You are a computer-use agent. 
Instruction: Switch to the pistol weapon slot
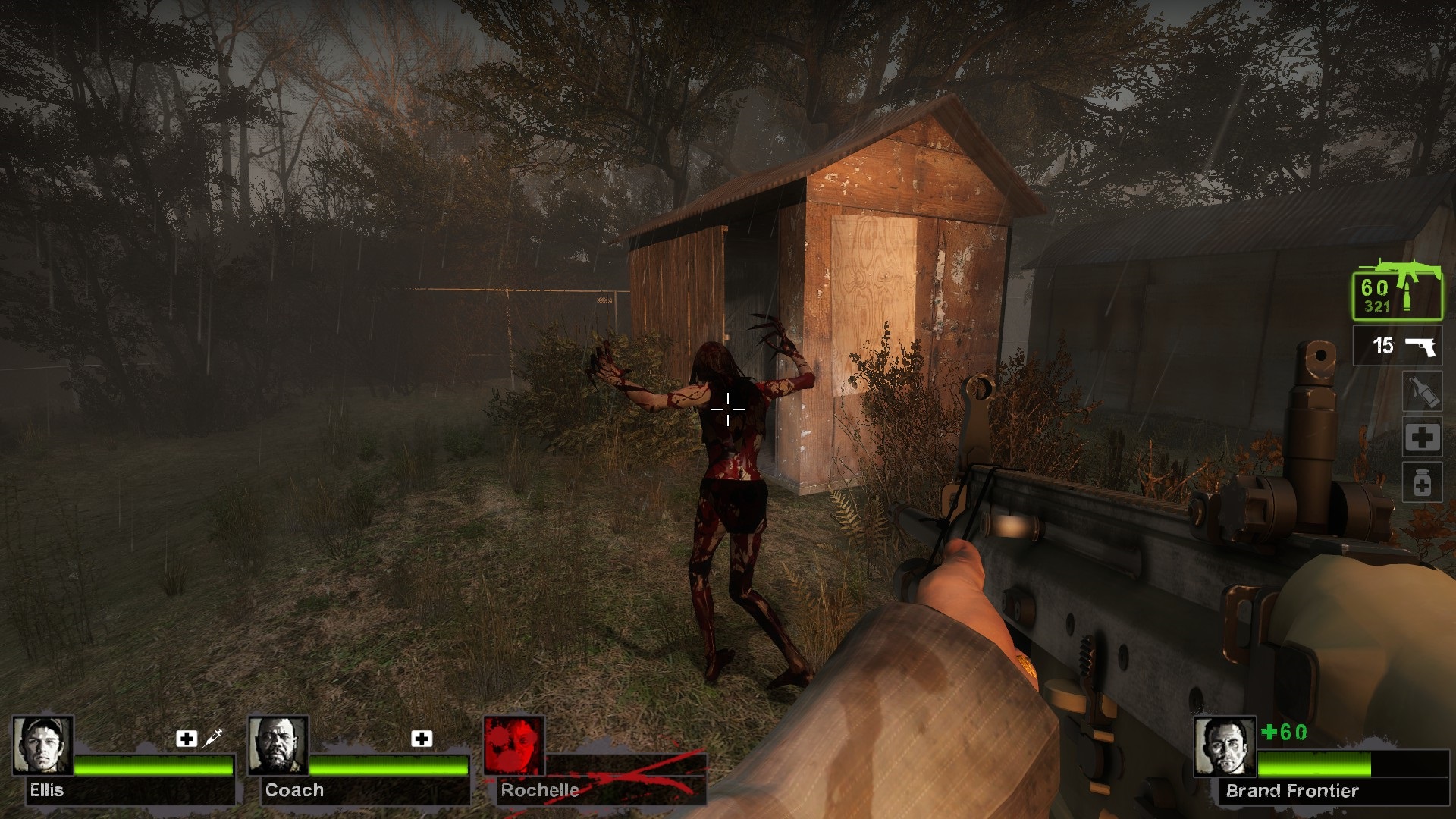coord(1397,346)
